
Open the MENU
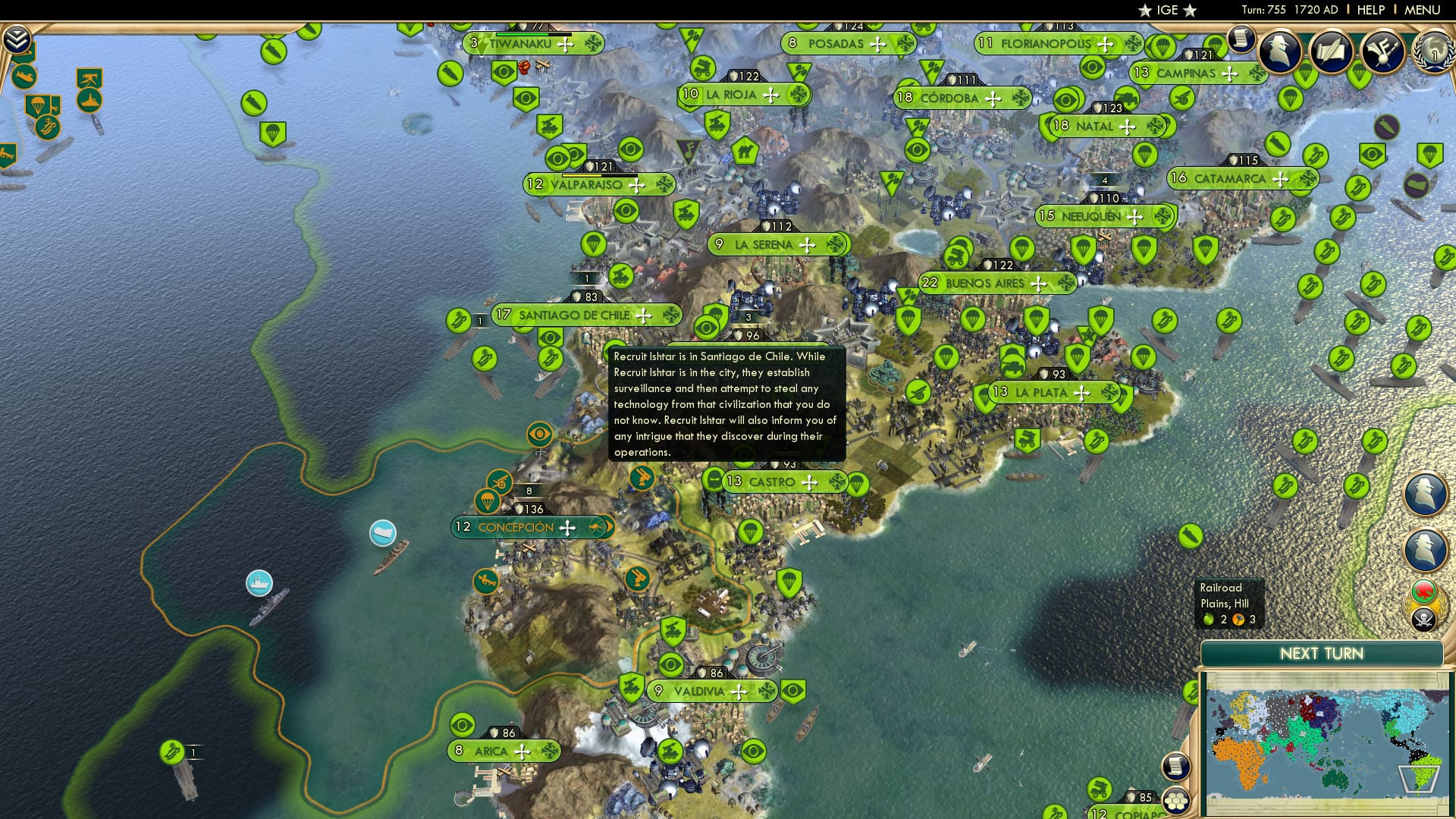1422,10
